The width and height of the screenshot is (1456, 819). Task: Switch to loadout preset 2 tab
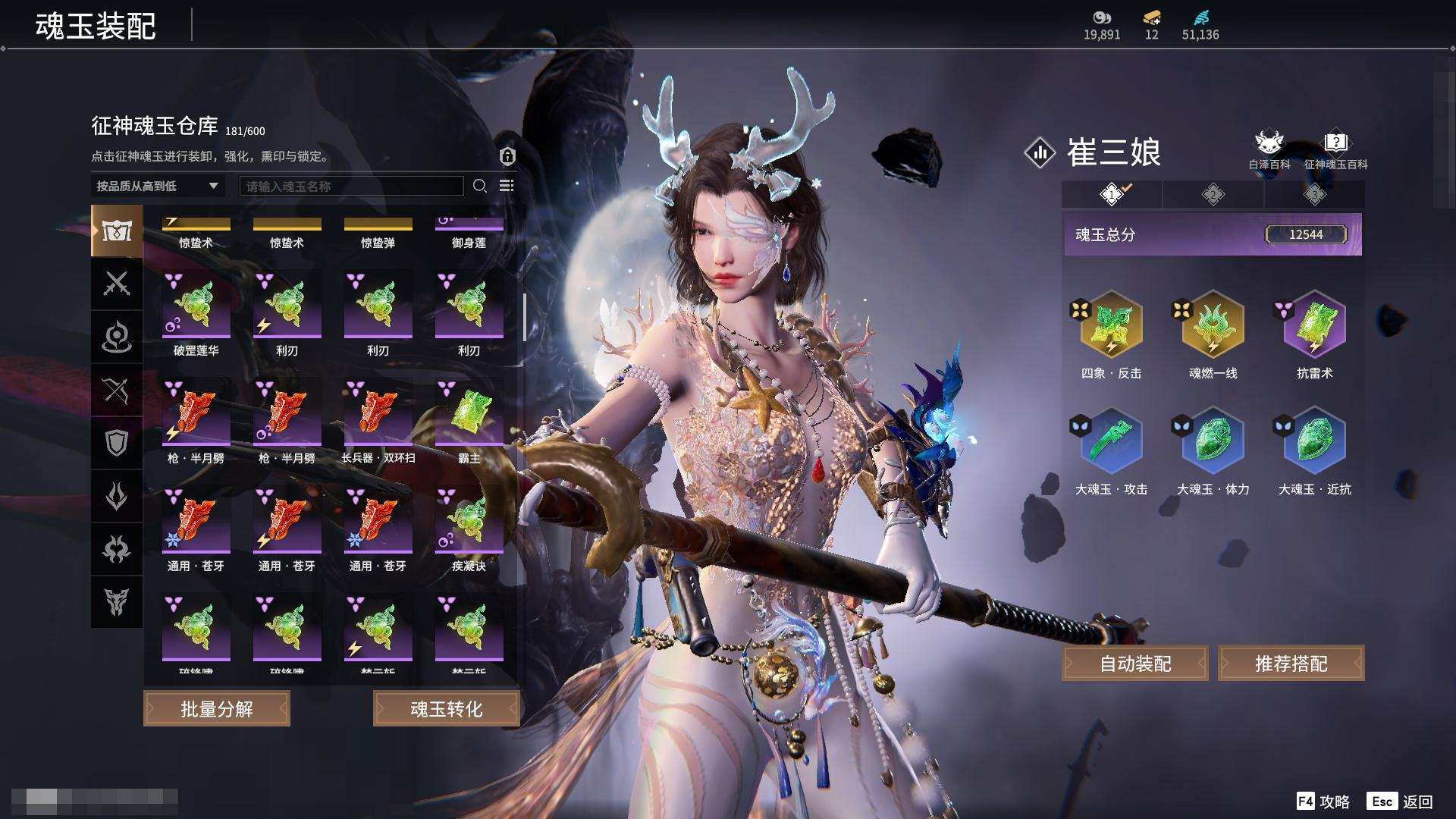[x=1213, y=195]
